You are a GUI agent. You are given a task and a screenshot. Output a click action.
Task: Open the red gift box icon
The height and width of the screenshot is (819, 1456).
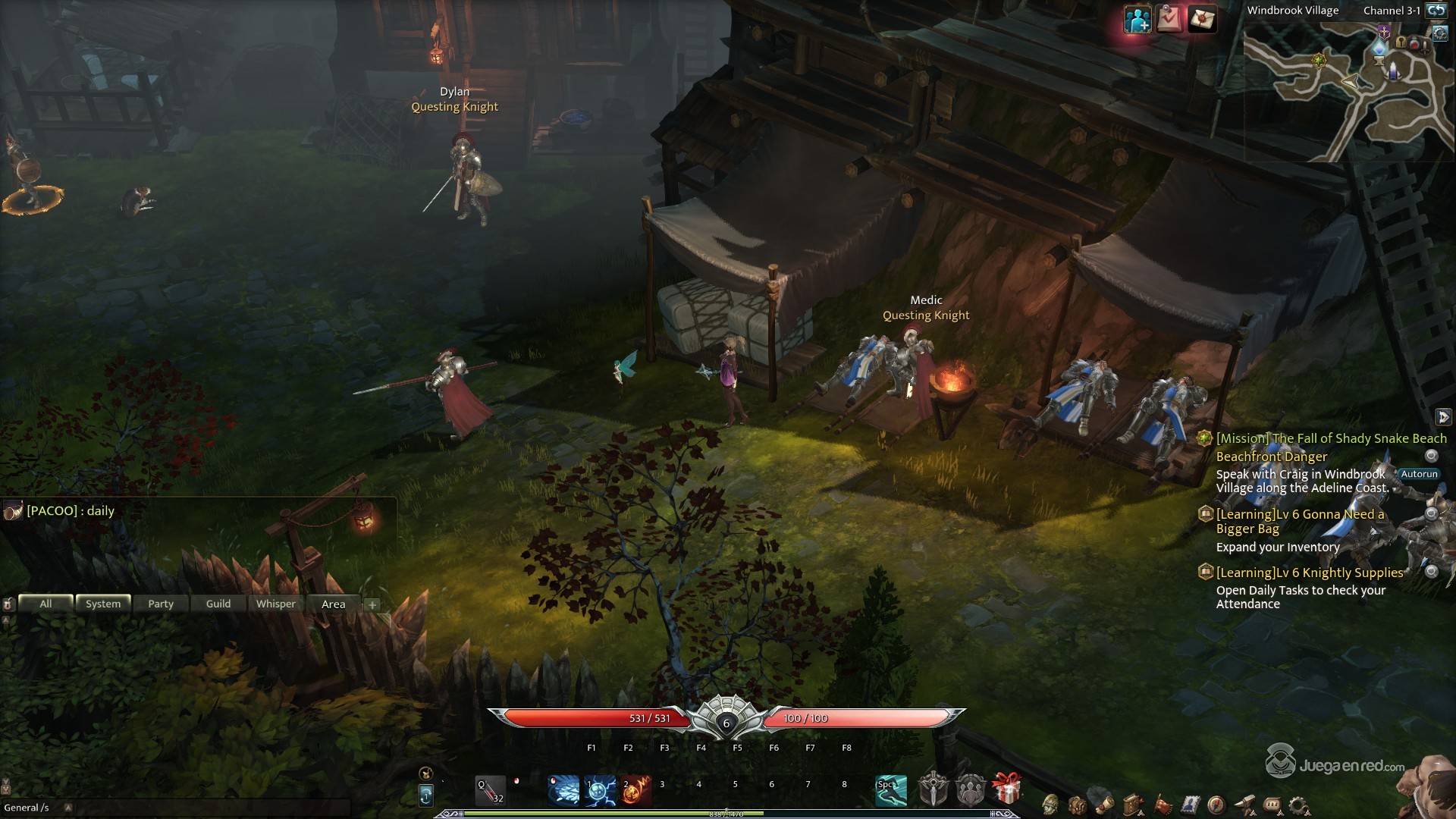pos(1006,789)
